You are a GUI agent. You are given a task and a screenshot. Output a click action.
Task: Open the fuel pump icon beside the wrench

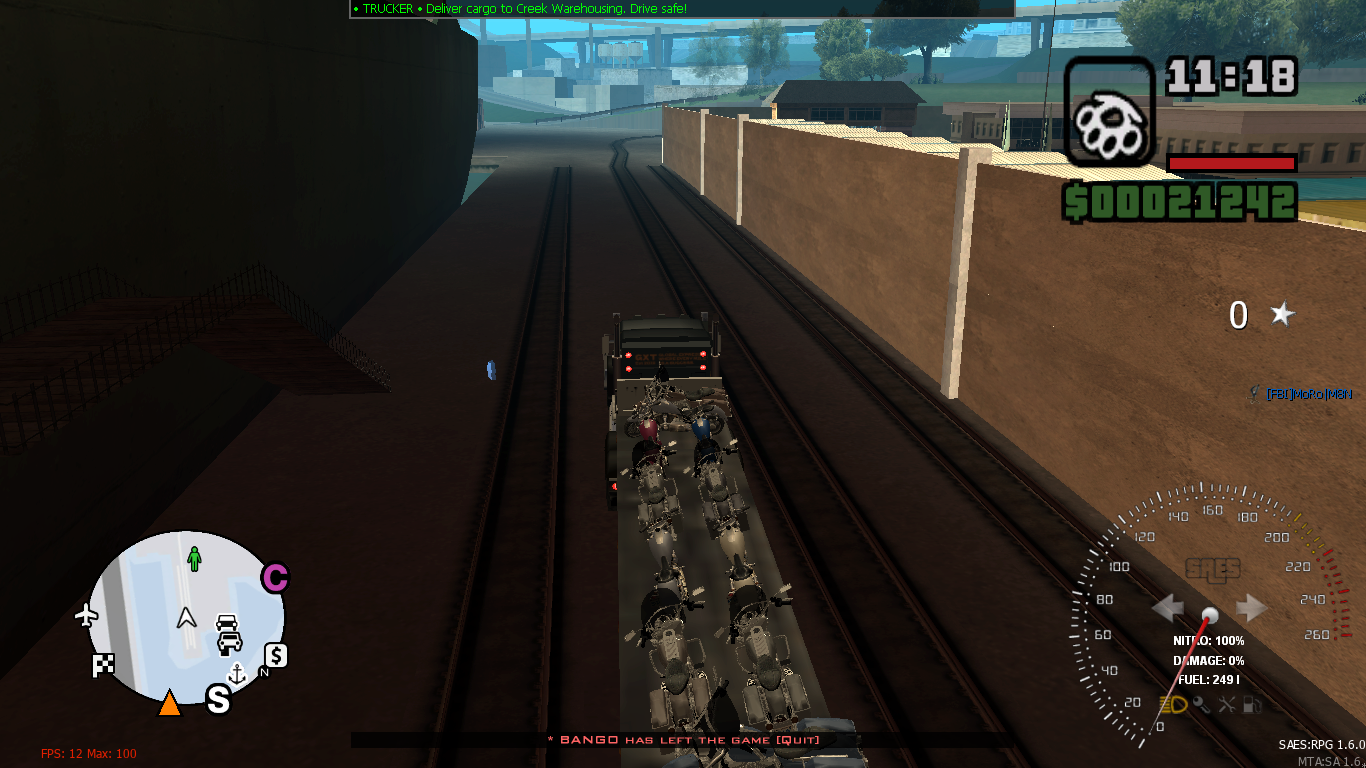(x=1252, y=704)
